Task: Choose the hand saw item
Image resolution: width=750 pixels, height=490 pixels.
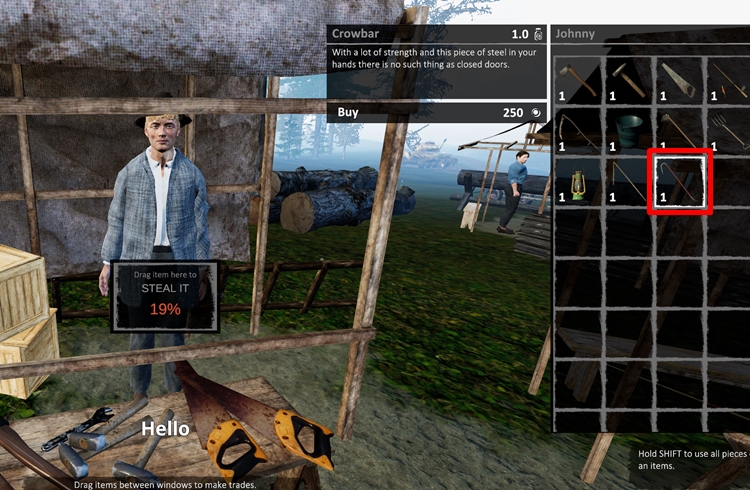Action: click(x=679, y=80)
